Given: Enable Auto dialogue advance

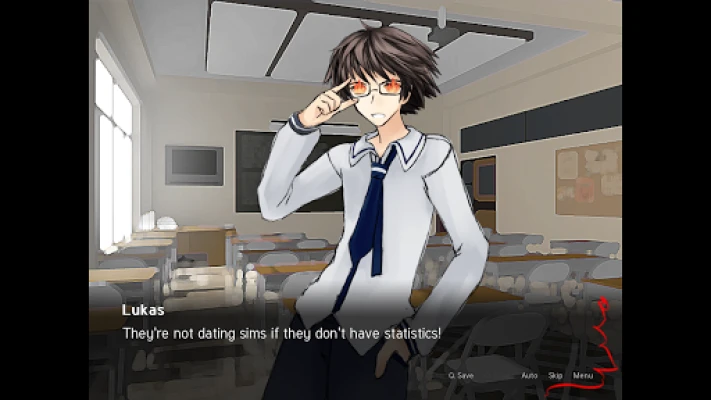Looking at the screenshot, I should point(529,376).
